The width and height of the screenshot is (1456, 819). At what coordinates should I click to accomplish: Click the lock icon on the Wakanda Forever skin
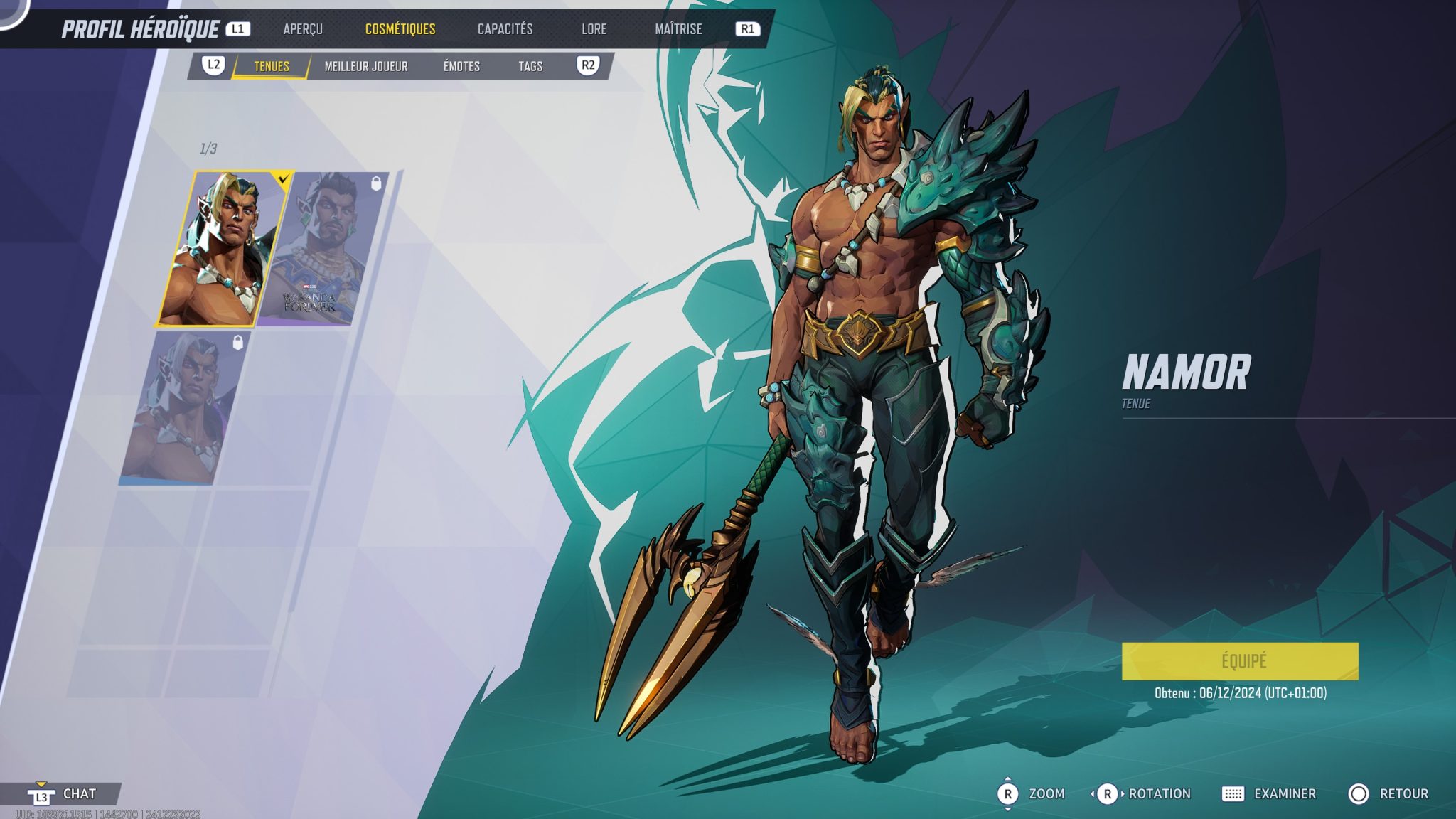(x=376, y=183)
